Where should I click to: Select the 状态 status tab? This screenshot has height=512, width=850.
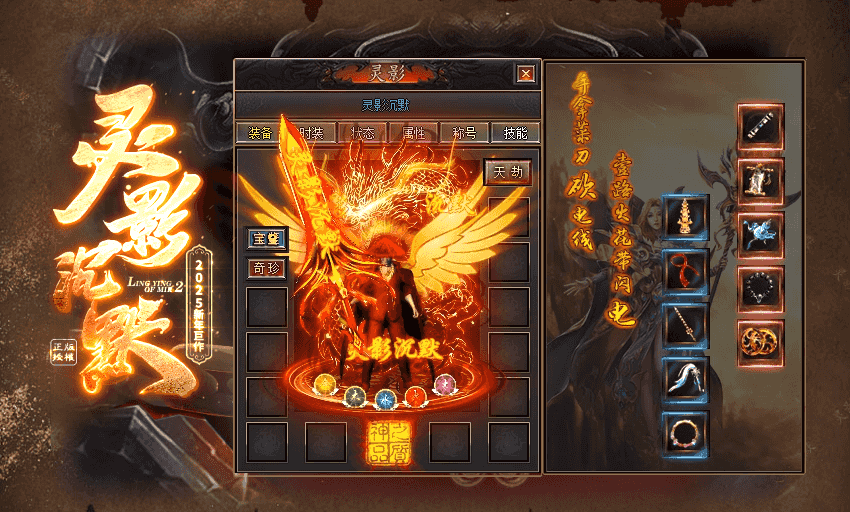click(362, 133)
